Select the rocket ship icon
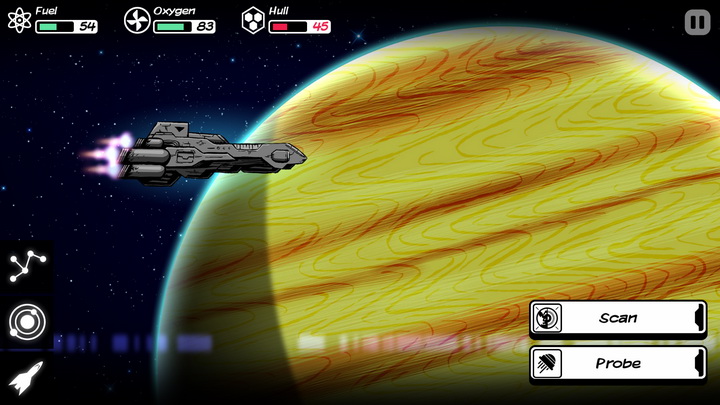The width and height of the screenshot is (720, 405). (26, 378)
